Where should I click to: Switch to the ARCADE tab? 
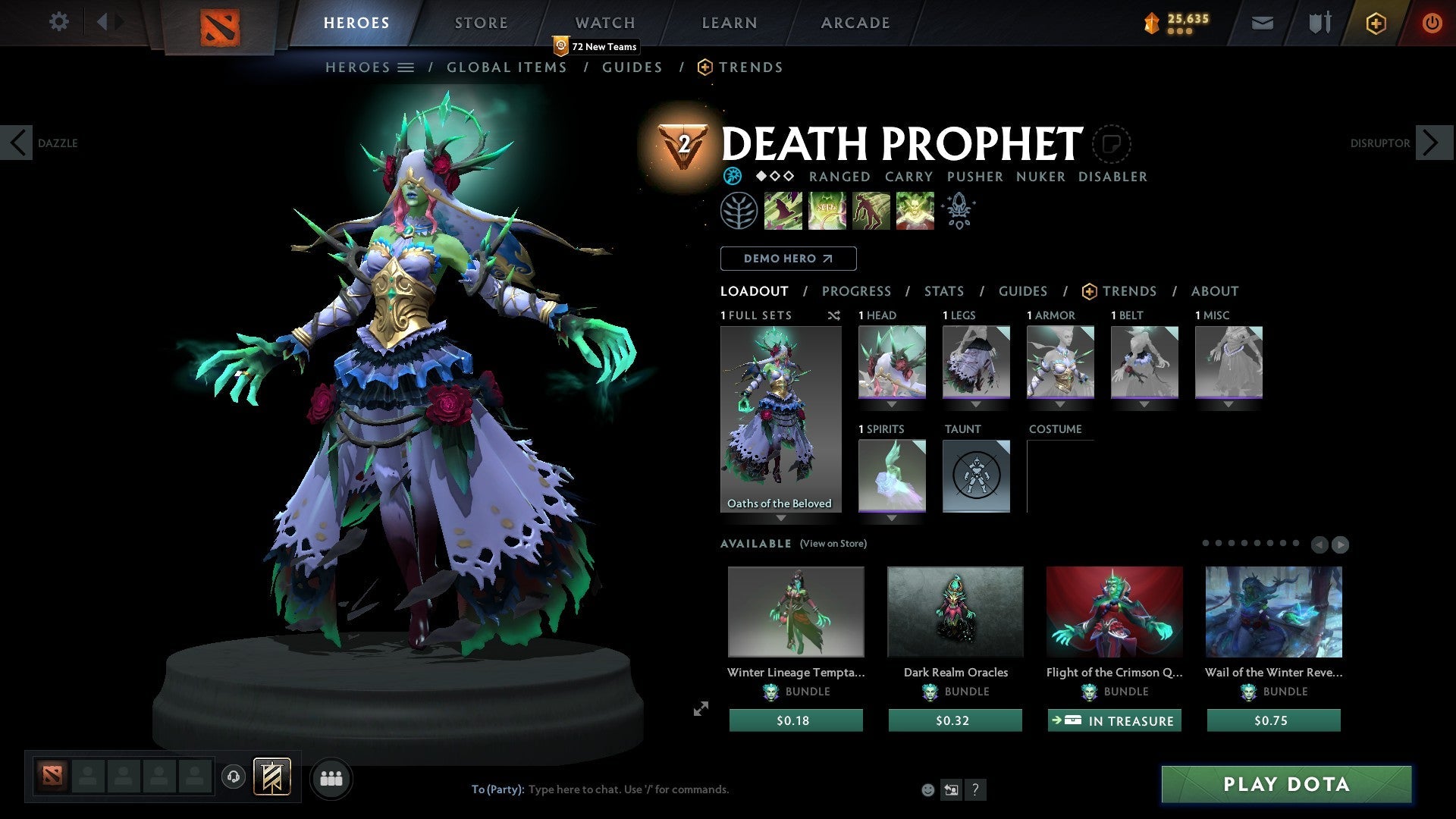click(855, 23)
